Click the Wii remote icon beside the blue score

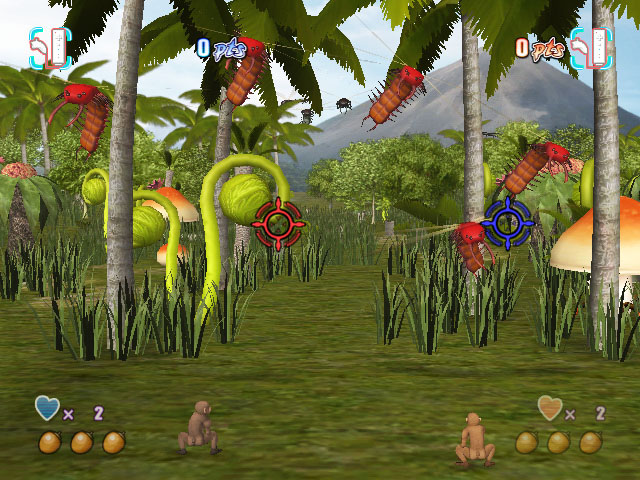point(50,47)
